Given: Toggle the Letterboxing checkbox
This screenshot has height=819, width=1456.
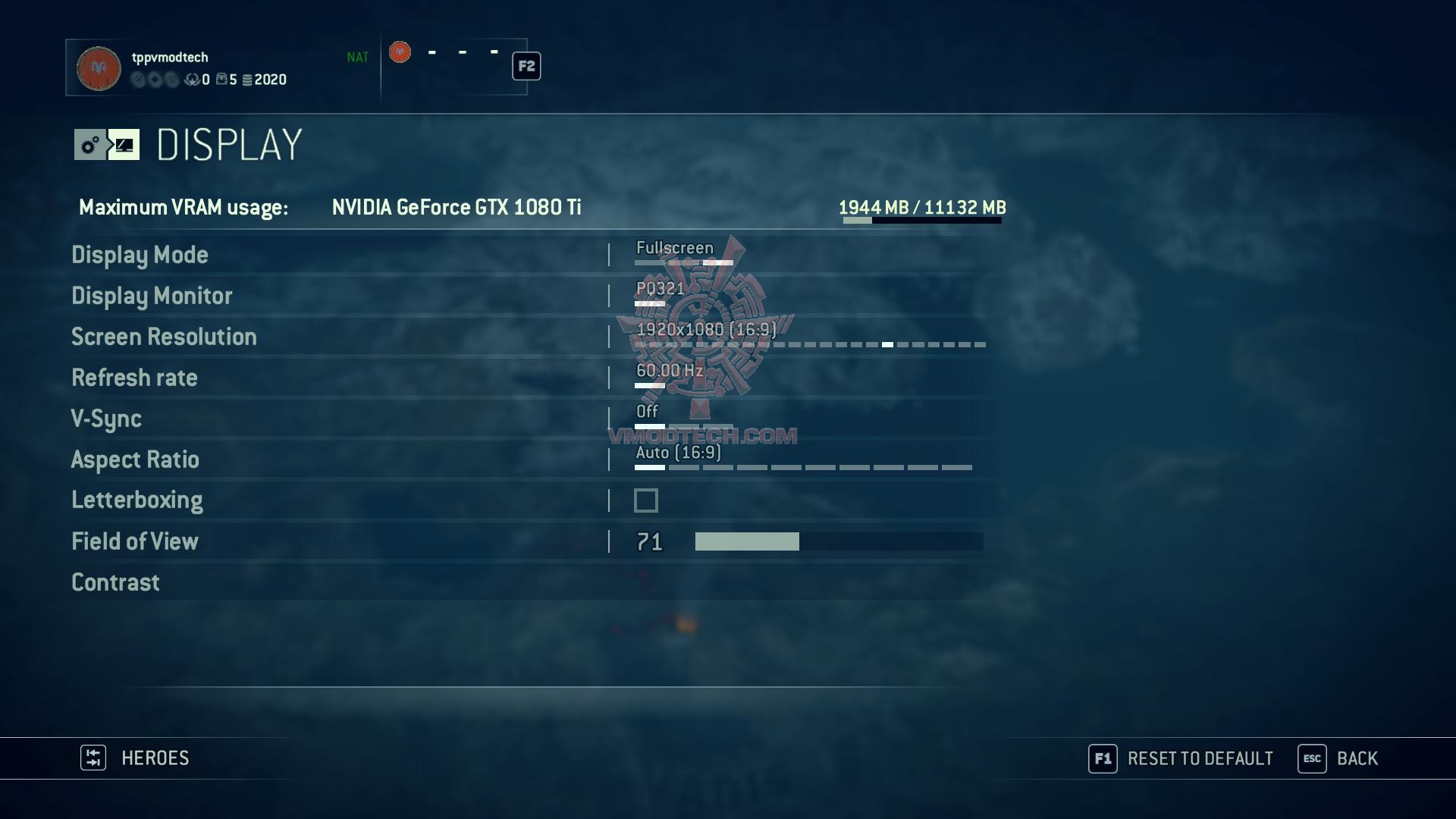Looking at the screenshot, I should 646,500.
